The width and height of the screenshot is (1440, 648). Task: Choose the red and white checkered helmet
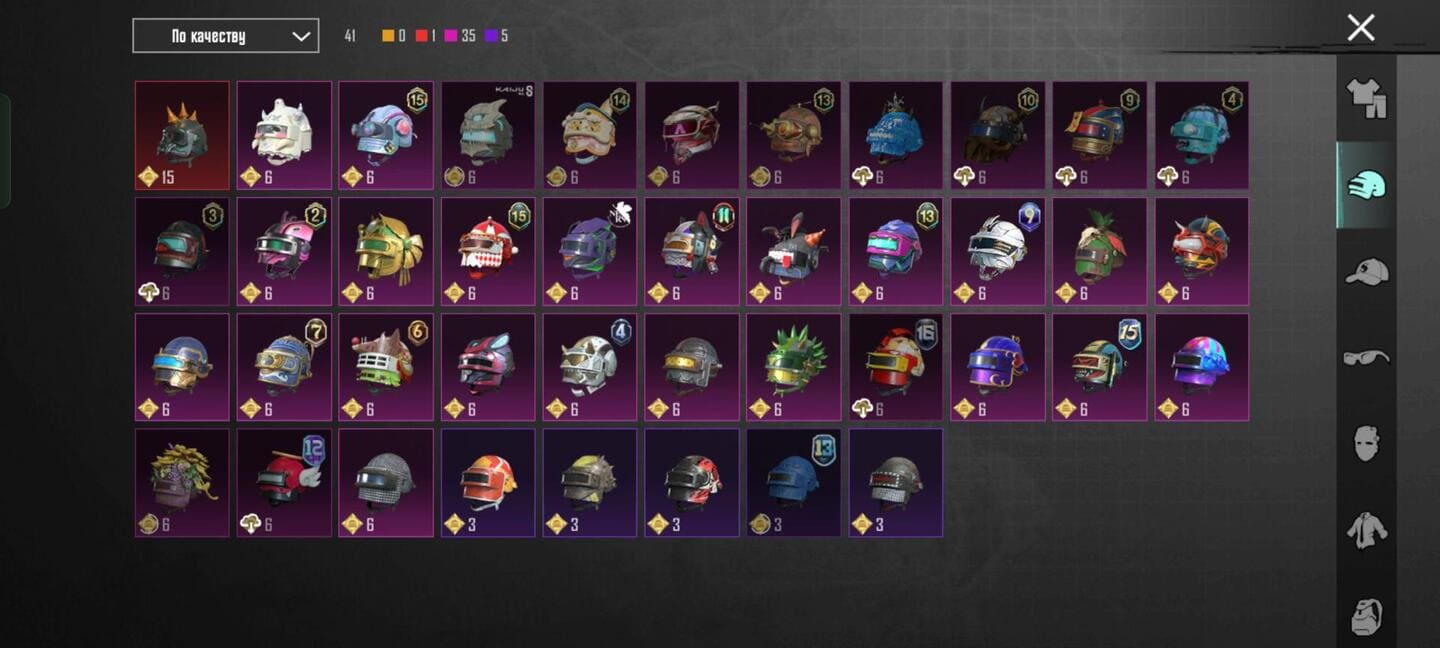pos(488,251)
